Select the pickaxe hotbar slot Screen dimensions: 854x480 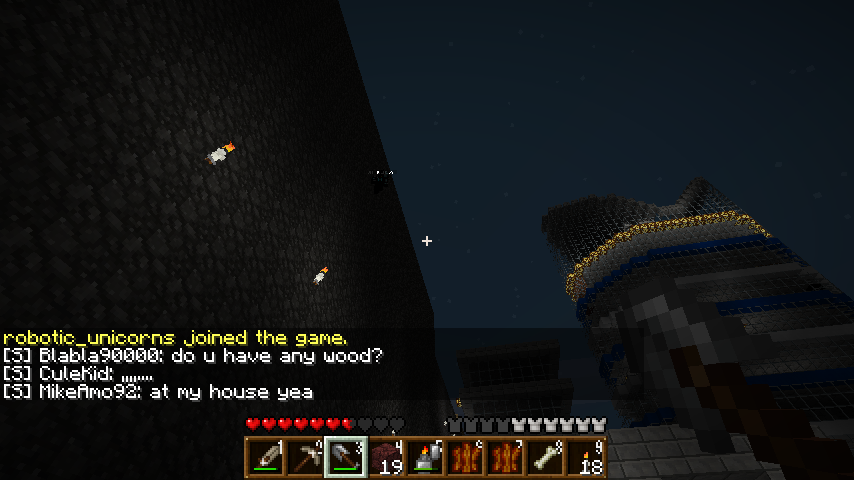pyautogui.click(x=306, y=457)
